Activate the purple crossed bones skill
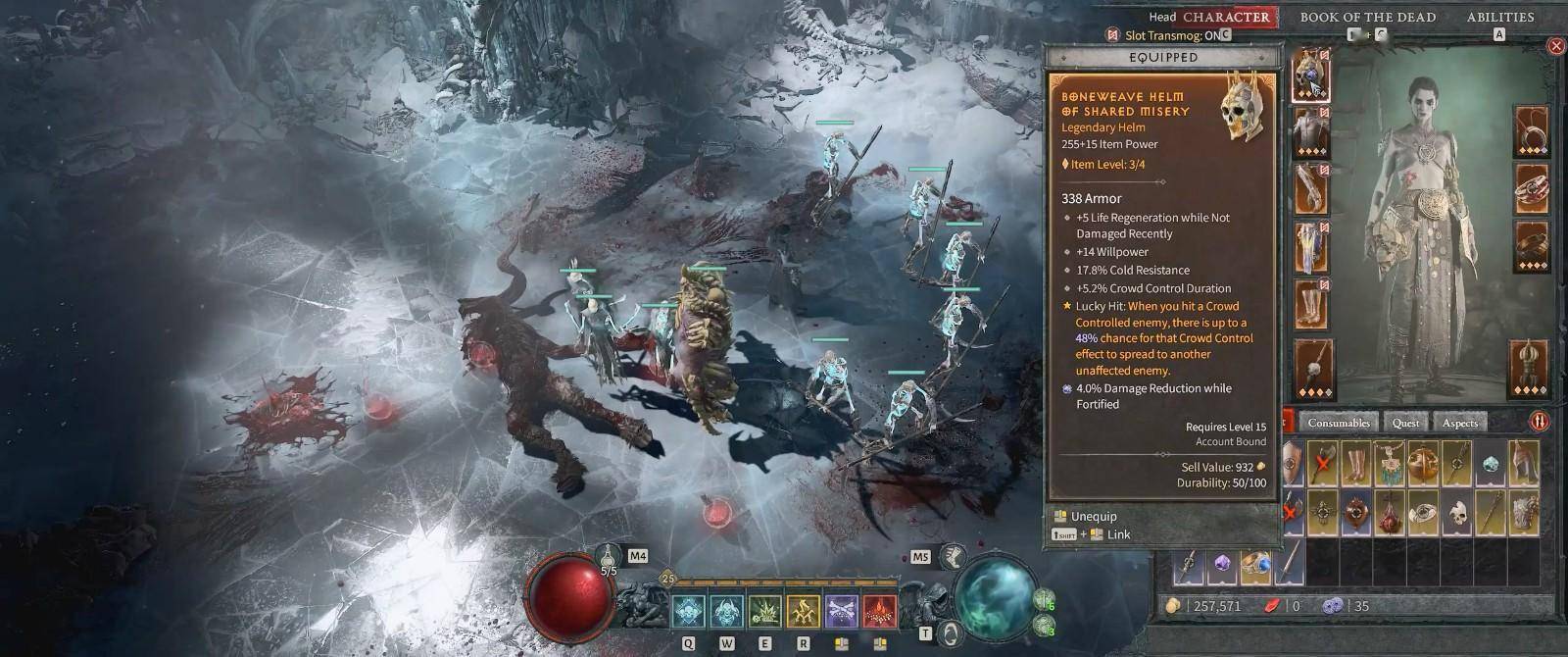This screenshot has width=1568, height=657. click(841, 612)
